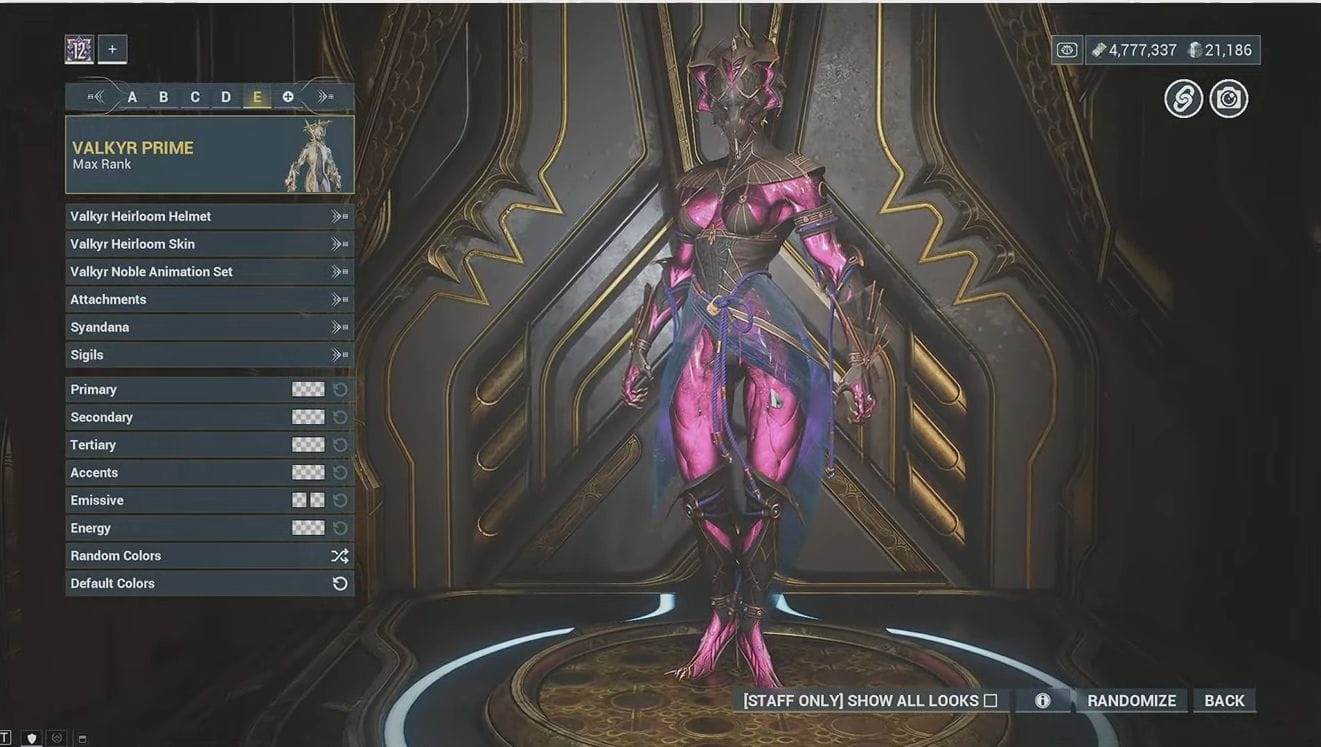Open Captura with the camera icon
This screenshot has width=1321, height=747.
click(x=1229, y=98)
